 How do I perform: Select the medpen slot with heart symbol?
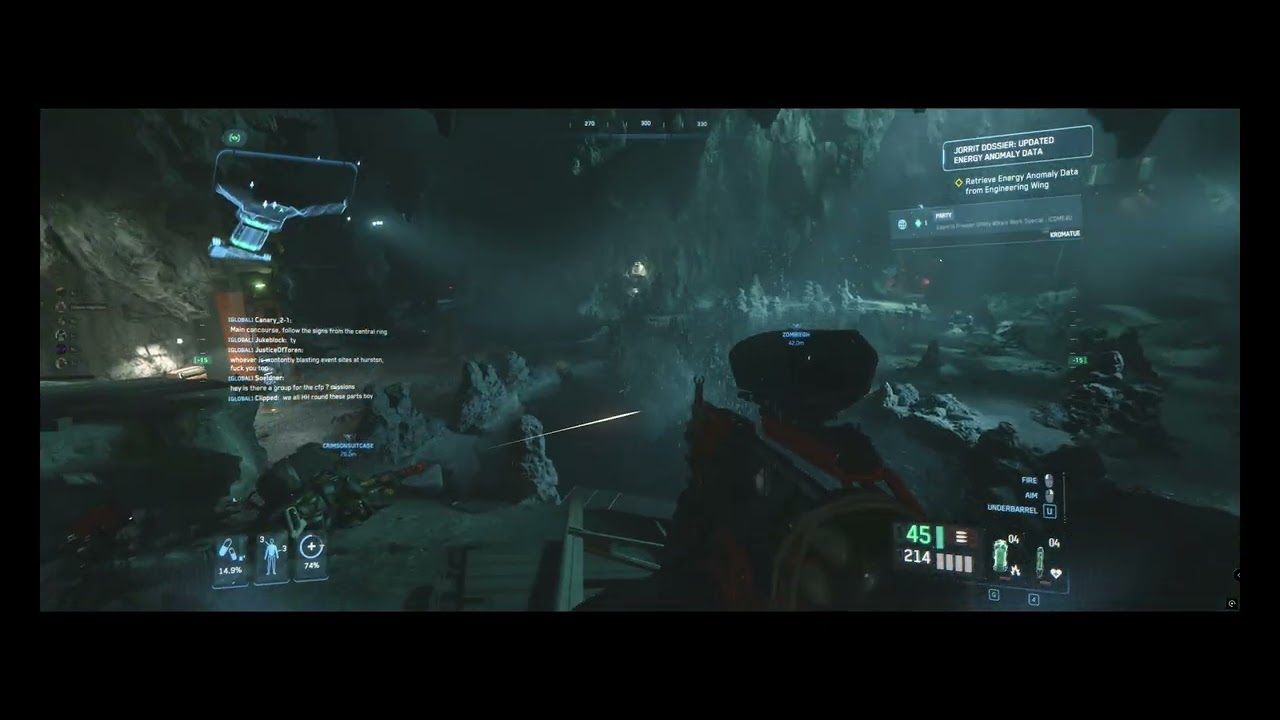pyautogui.click(x=1046, y=560)
